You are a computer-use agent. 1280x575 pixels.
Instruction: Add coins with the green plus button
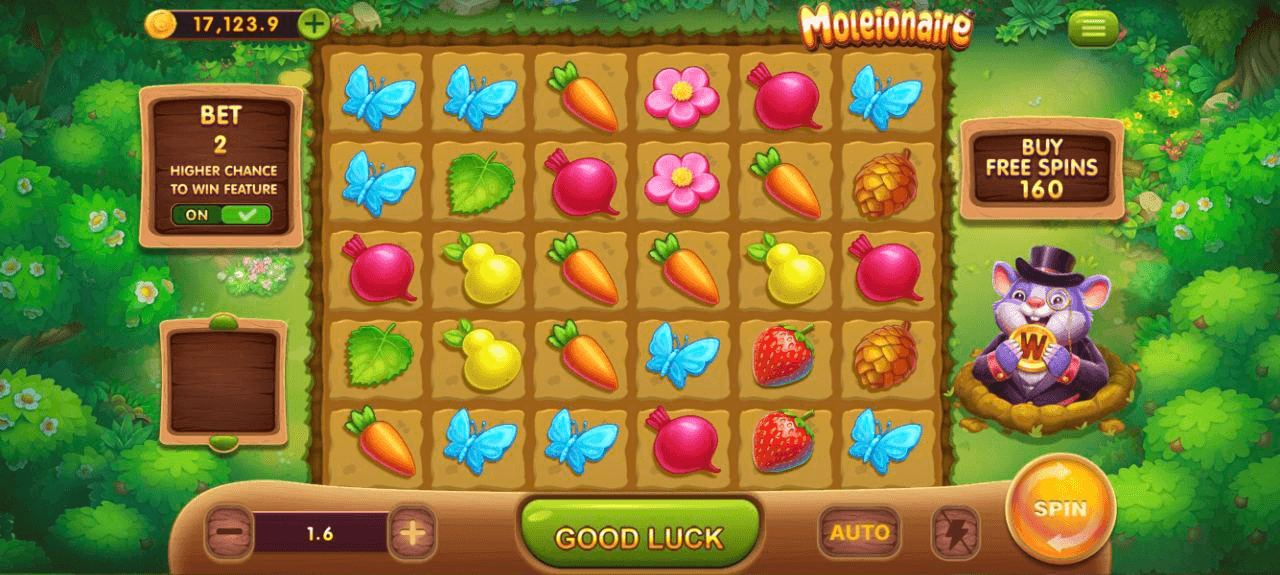(313, 24)
